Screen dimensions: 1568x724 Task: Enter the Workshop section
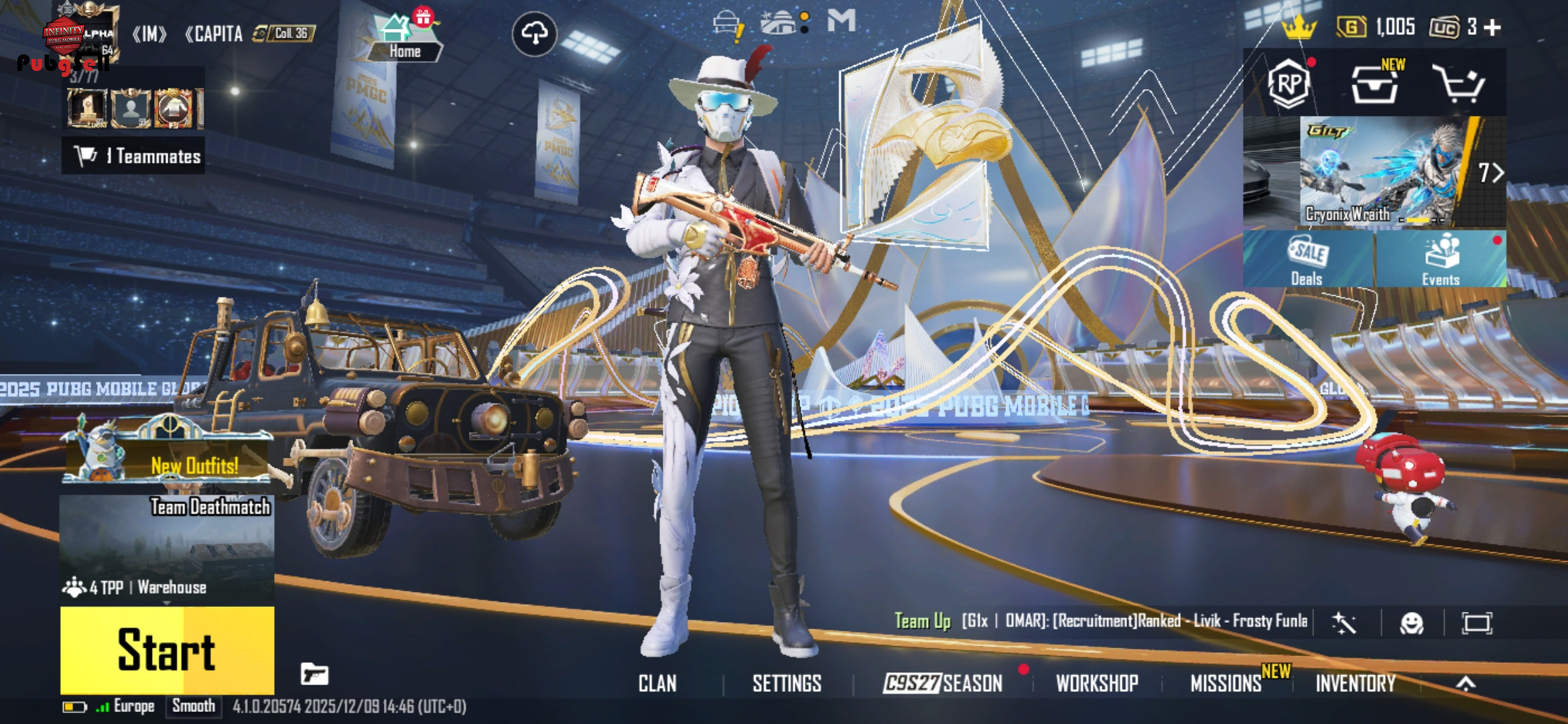(1097, 683)
